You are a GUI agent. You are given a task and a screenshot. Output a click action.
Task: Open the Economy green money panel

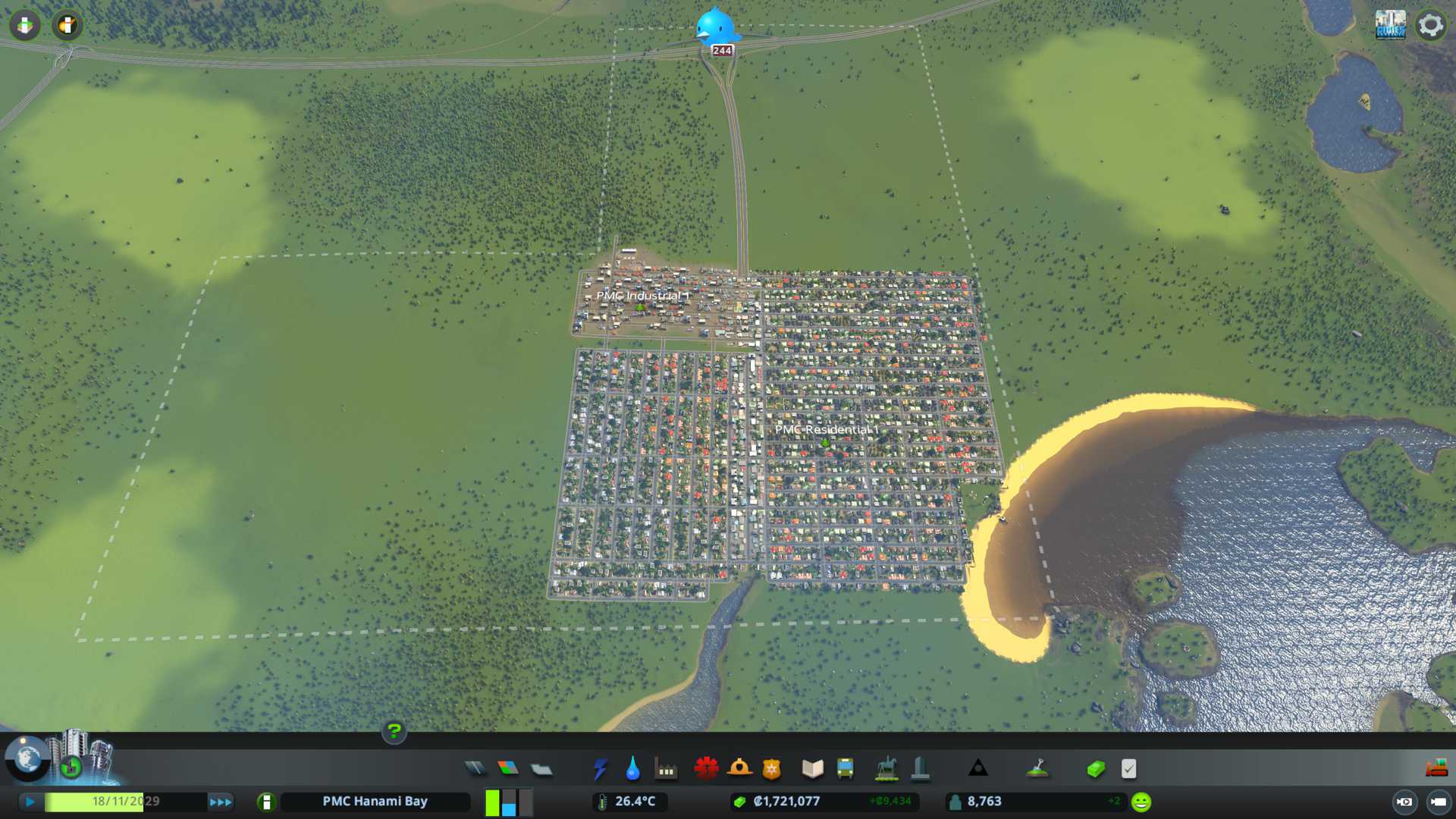pos(1095,769)
